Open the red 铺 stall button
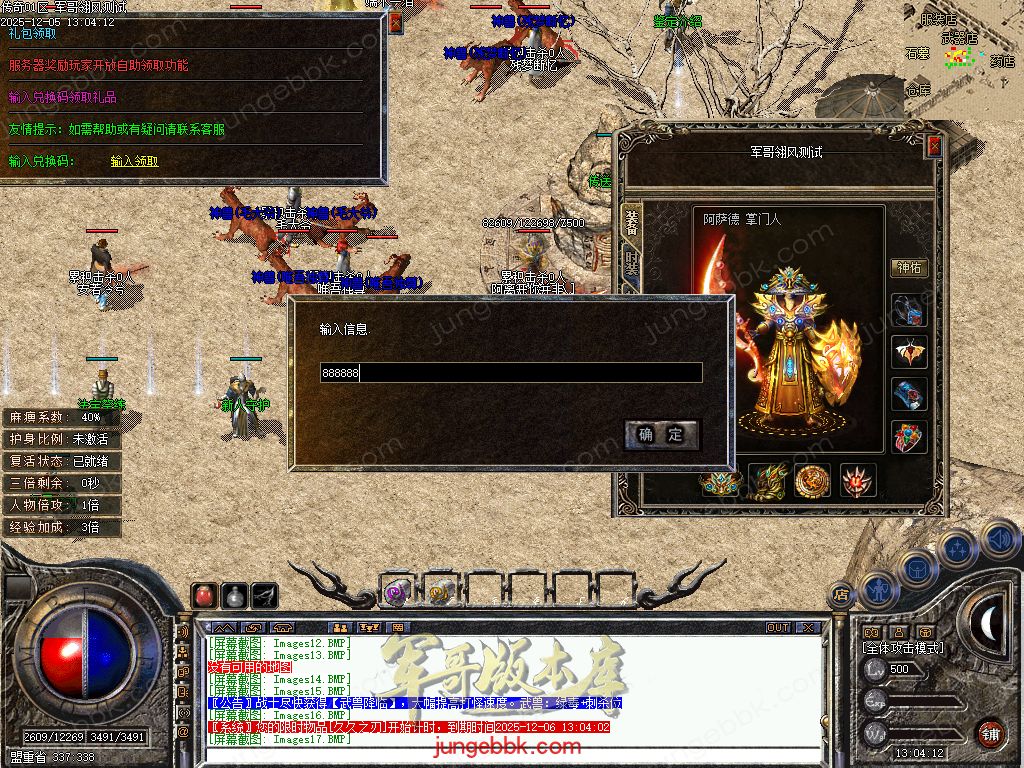This screenshot has width=1024, height=768. click(x=990, y=733)
